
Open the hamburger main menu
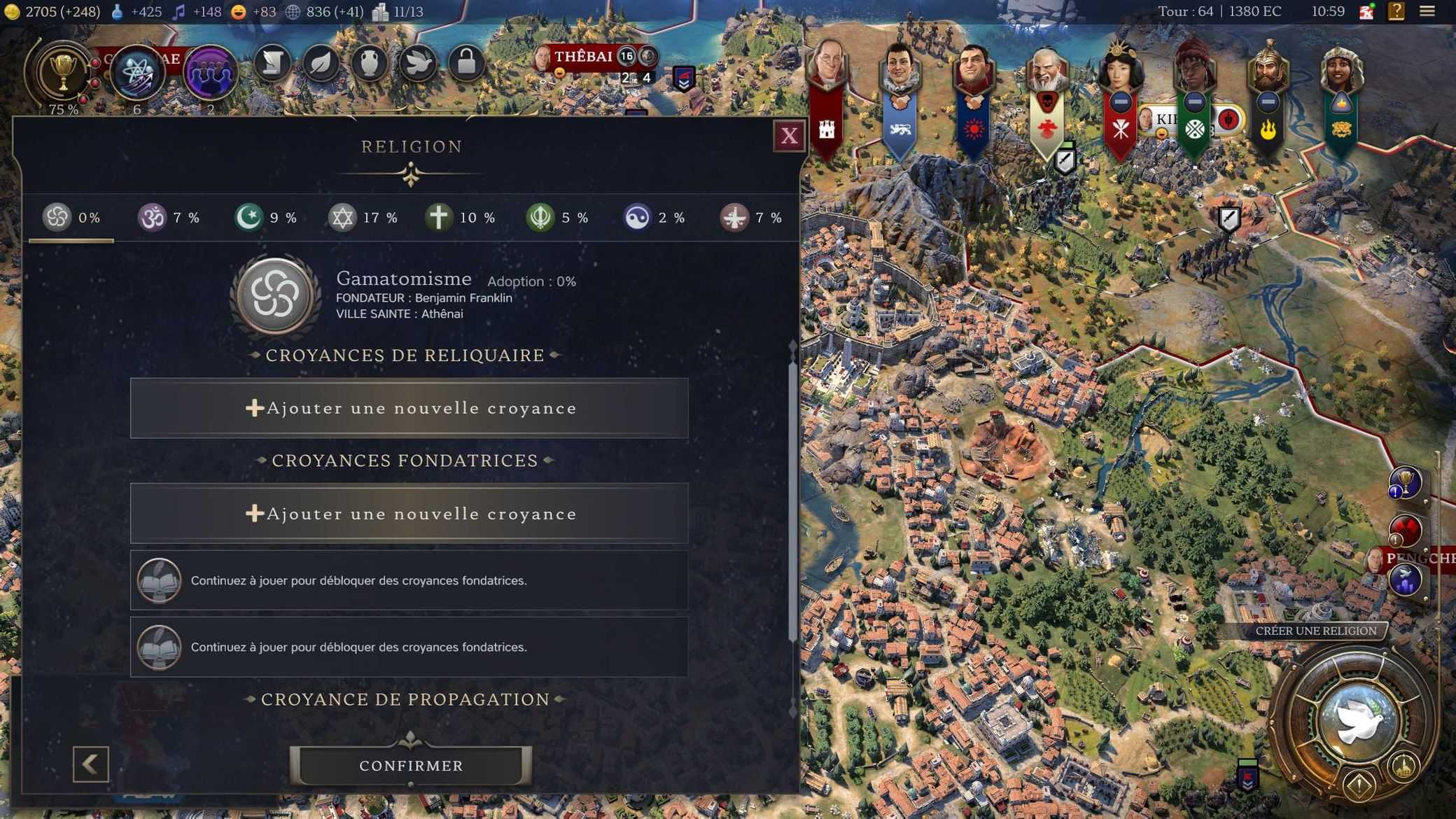click(x=1427, y=11)
